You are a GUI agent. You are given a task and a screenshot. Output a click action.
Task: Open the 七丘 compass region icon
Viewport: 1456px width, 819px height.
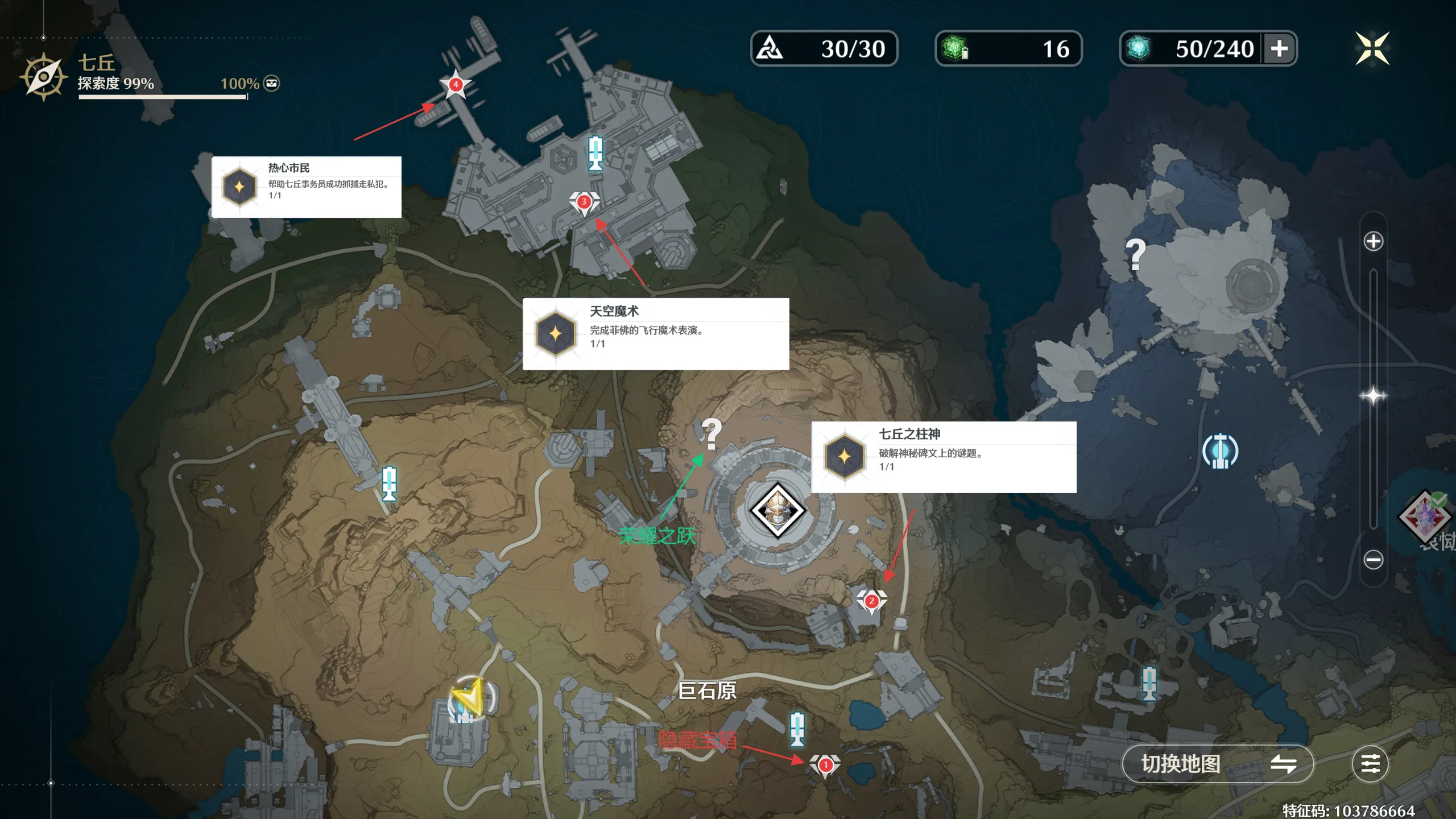(43, 77)
